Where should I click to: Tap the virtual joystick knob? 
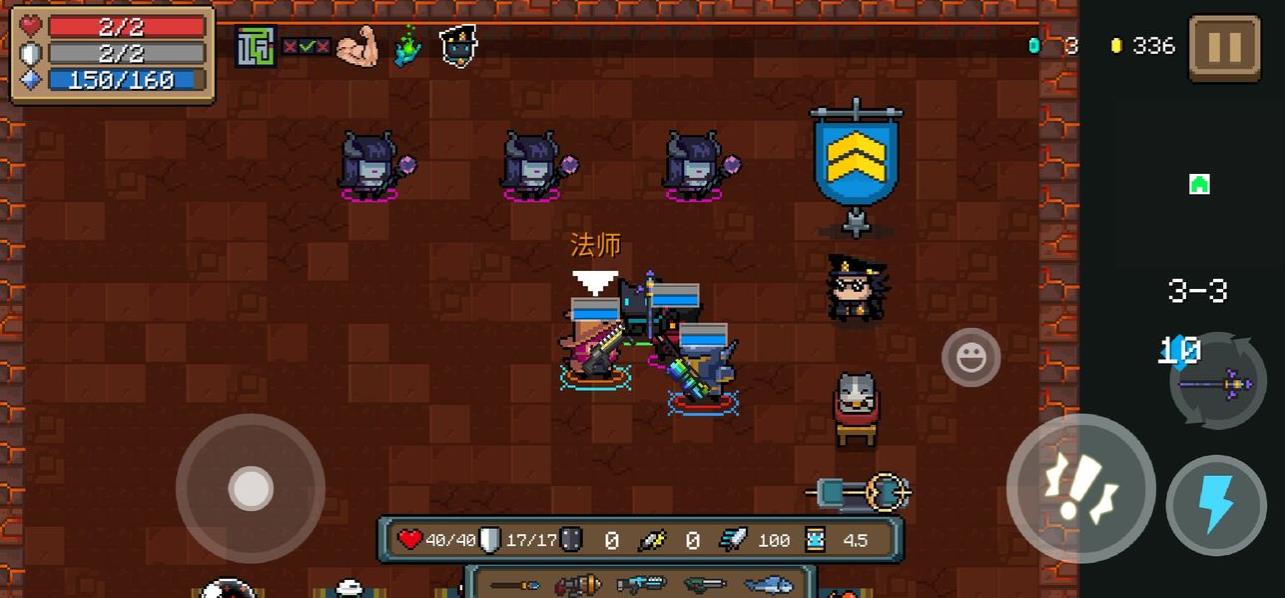(250, 489)
